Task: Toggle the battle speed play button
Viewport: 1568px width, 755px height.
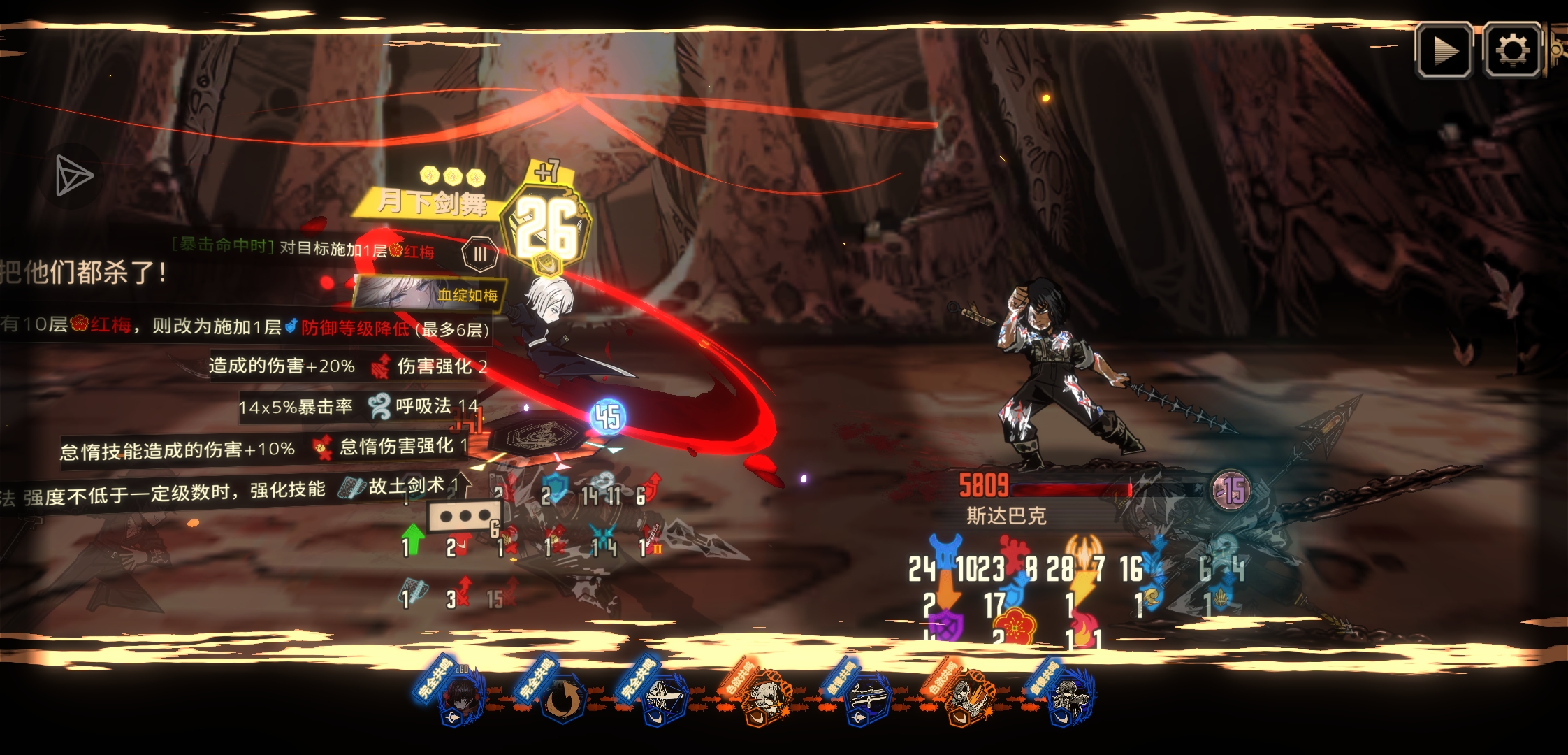Action: click(1444, 50)
